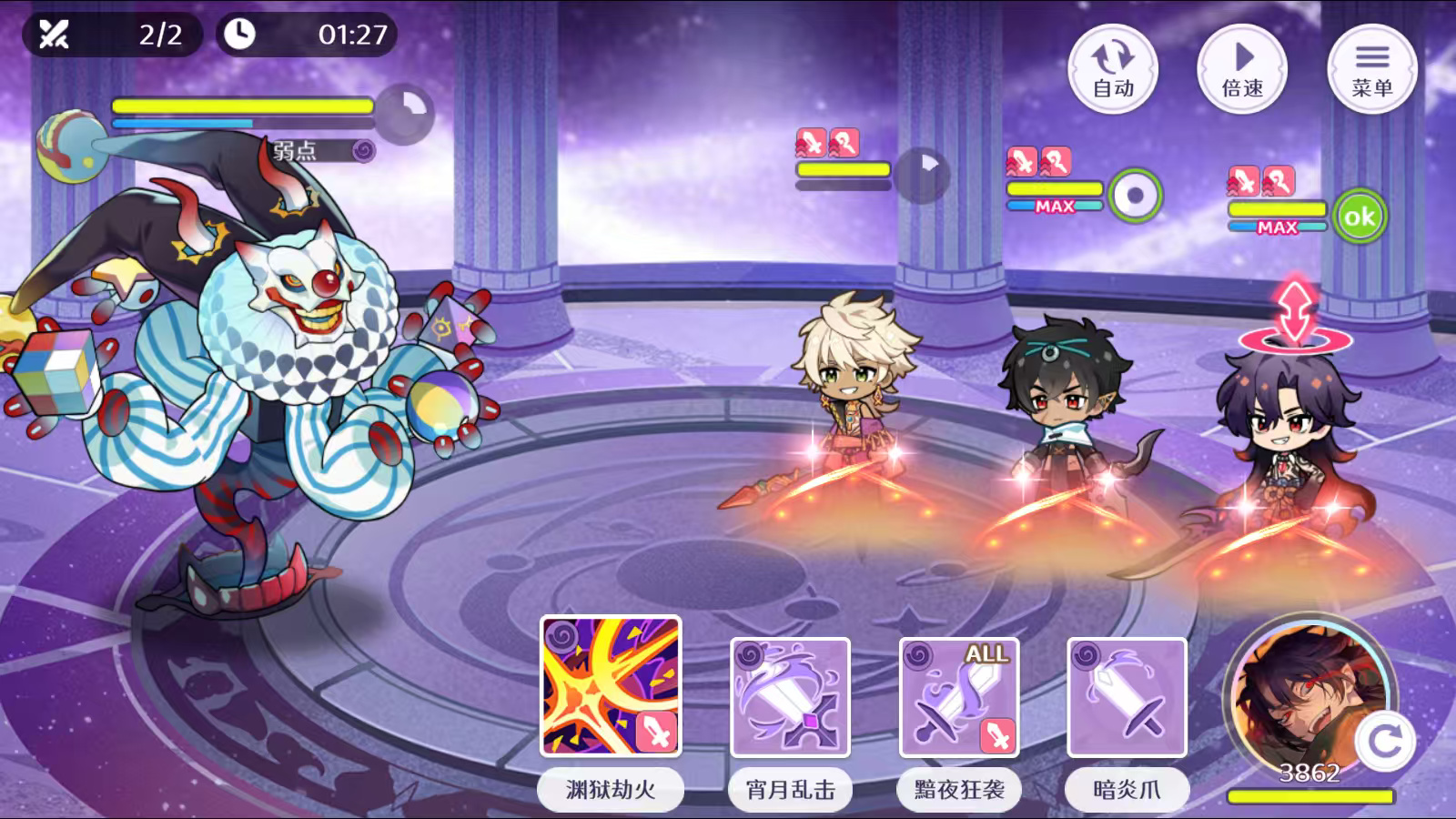Toggle 自动 auto-battle mode
This screenshot has height=819, width=1456.
pyautogui.click(x=1115, y=70)
